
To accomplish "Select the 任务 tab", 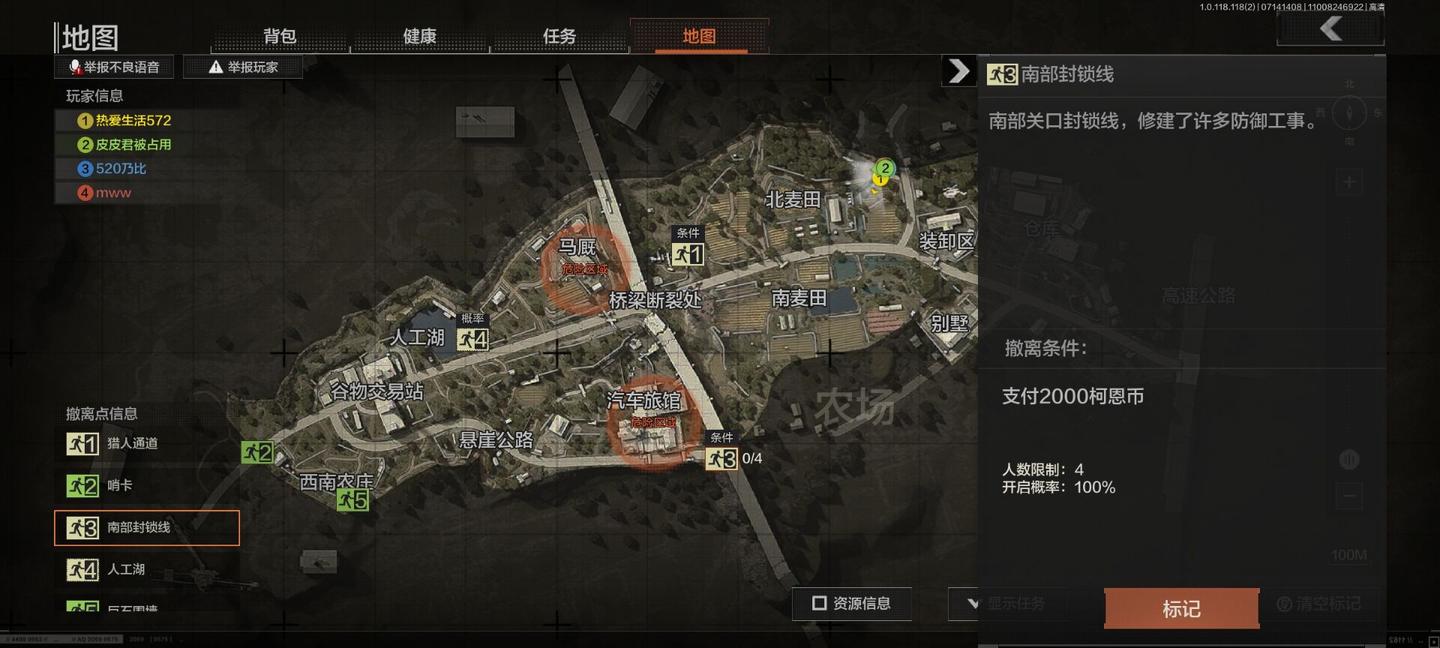I will 559,36.
